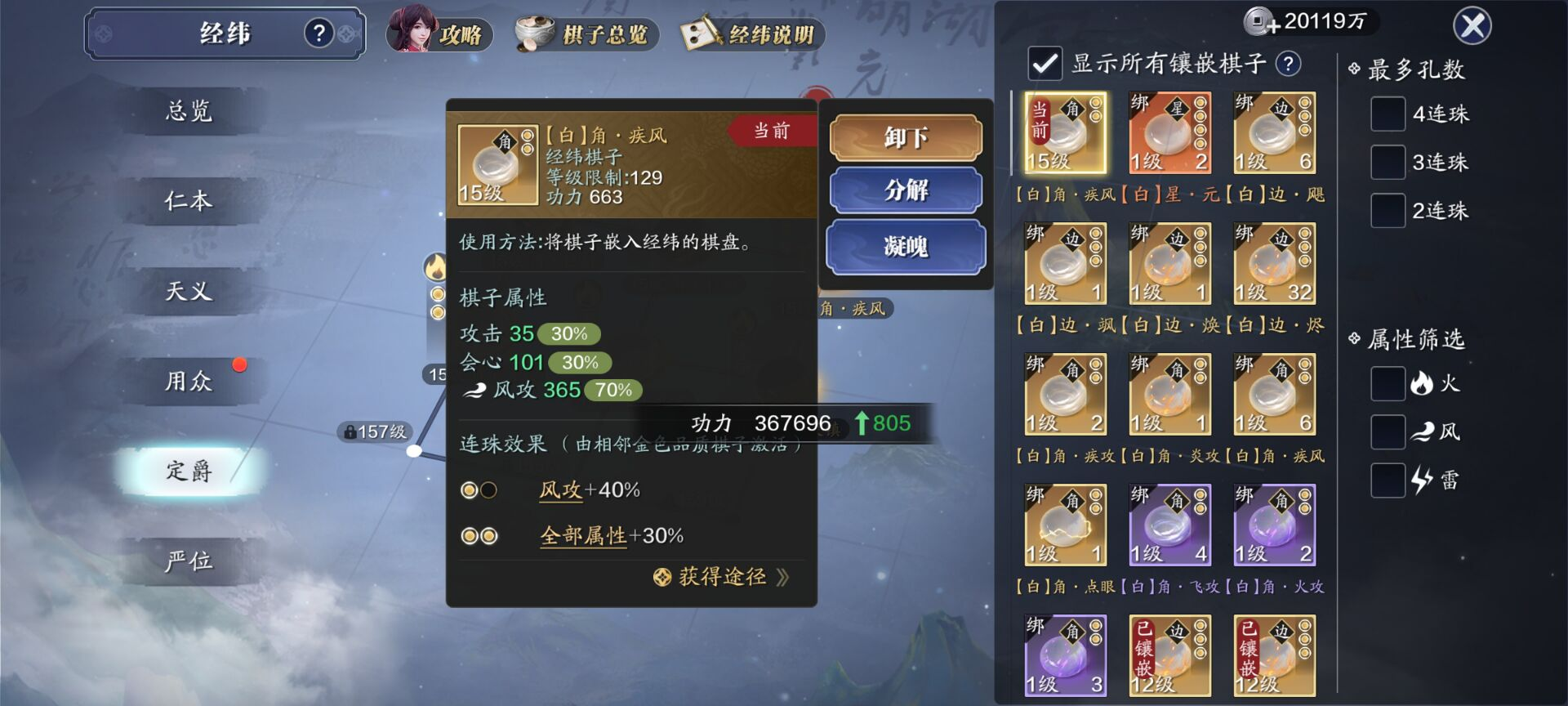Open 棋子总览 piece overview
The height and width of the screenshot is (706, 1568).
click(x=586, y=34)
